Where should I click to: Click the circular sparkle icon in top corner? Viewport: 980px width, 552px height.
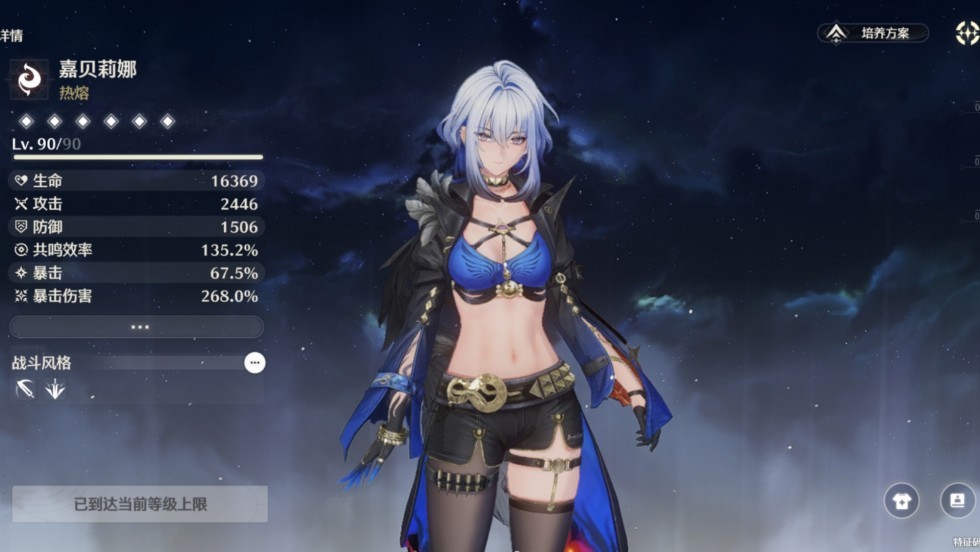click(x=966, y=33)
